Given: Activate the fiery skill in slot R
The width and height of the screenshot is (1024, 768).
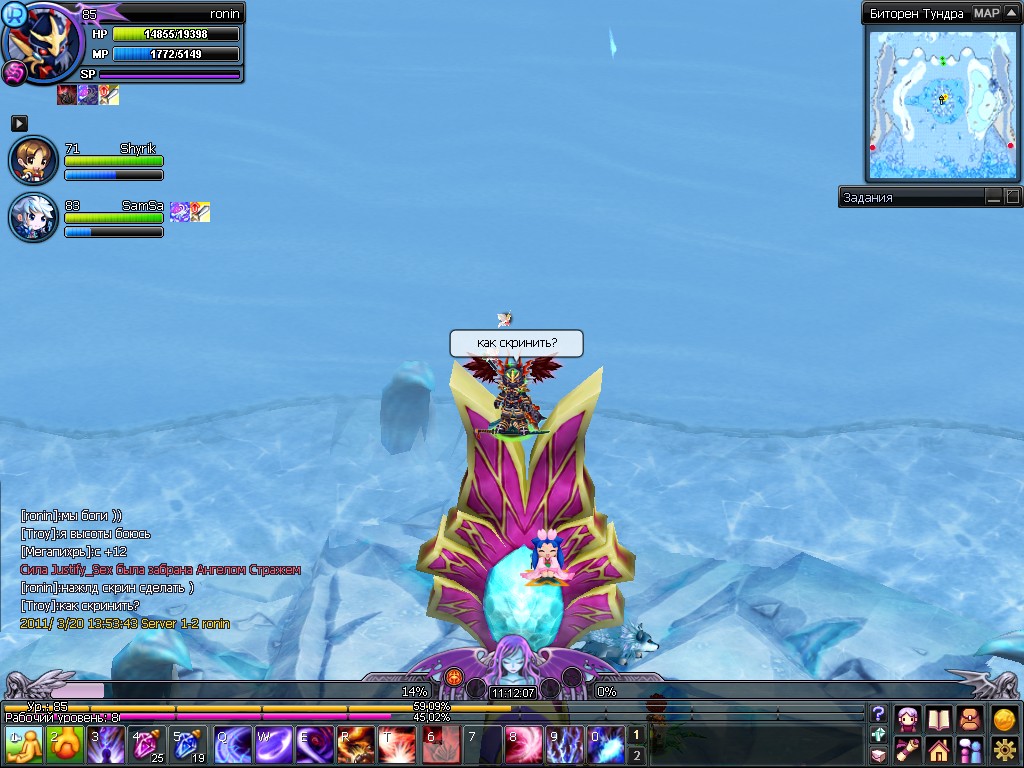Looking at the screenshot, I should [x=356, y=746].
